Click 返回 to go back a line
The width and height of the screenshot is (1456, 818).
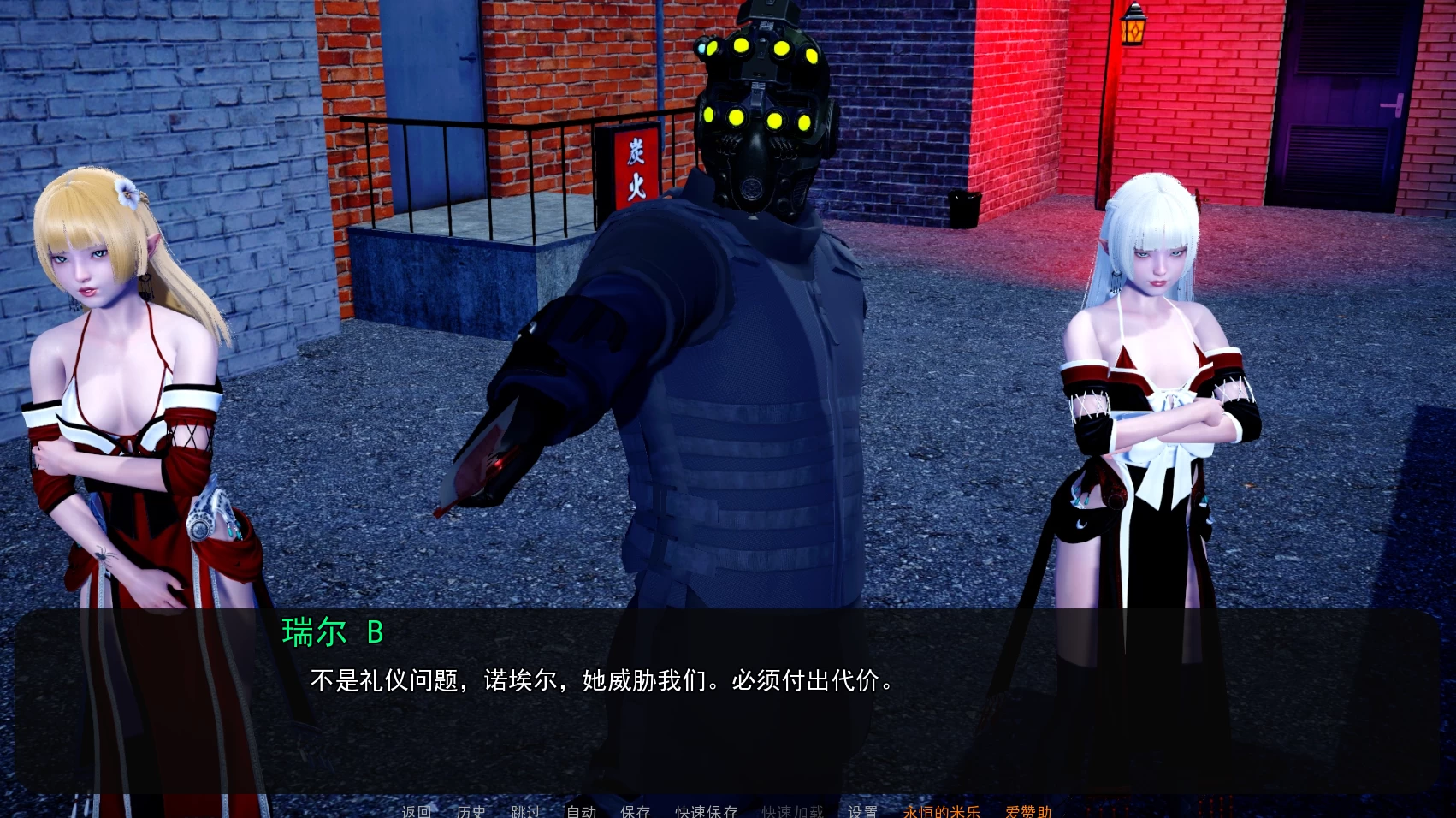tap(417, 812)
